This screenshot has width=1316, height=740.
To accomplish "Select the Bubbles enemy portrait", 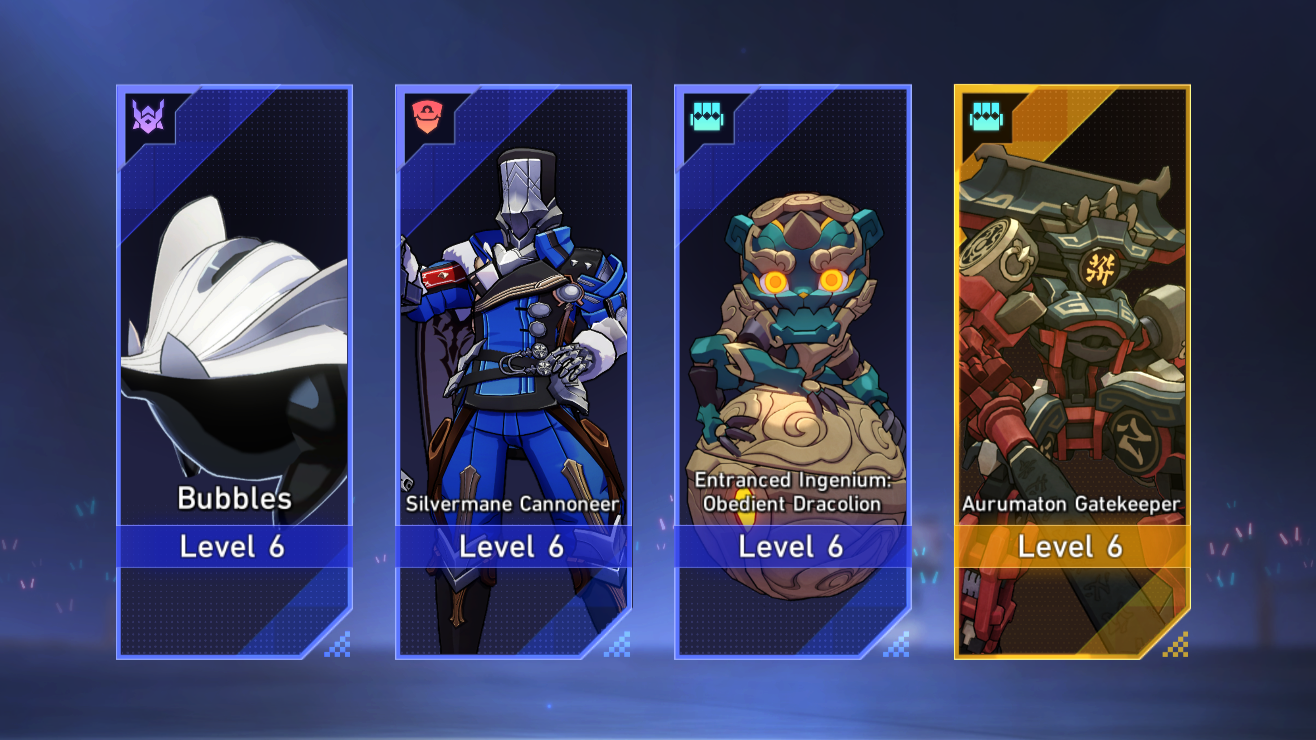I will point(234,320).
